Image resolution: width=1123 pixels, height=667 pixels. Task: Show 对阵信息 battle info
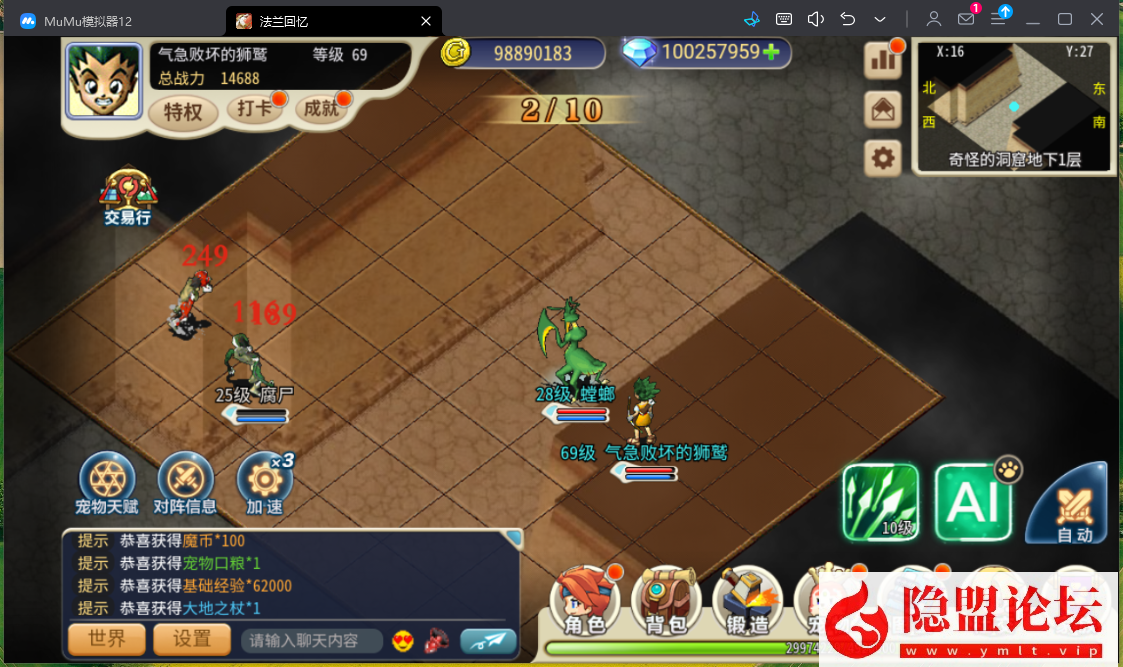point(185,480)
